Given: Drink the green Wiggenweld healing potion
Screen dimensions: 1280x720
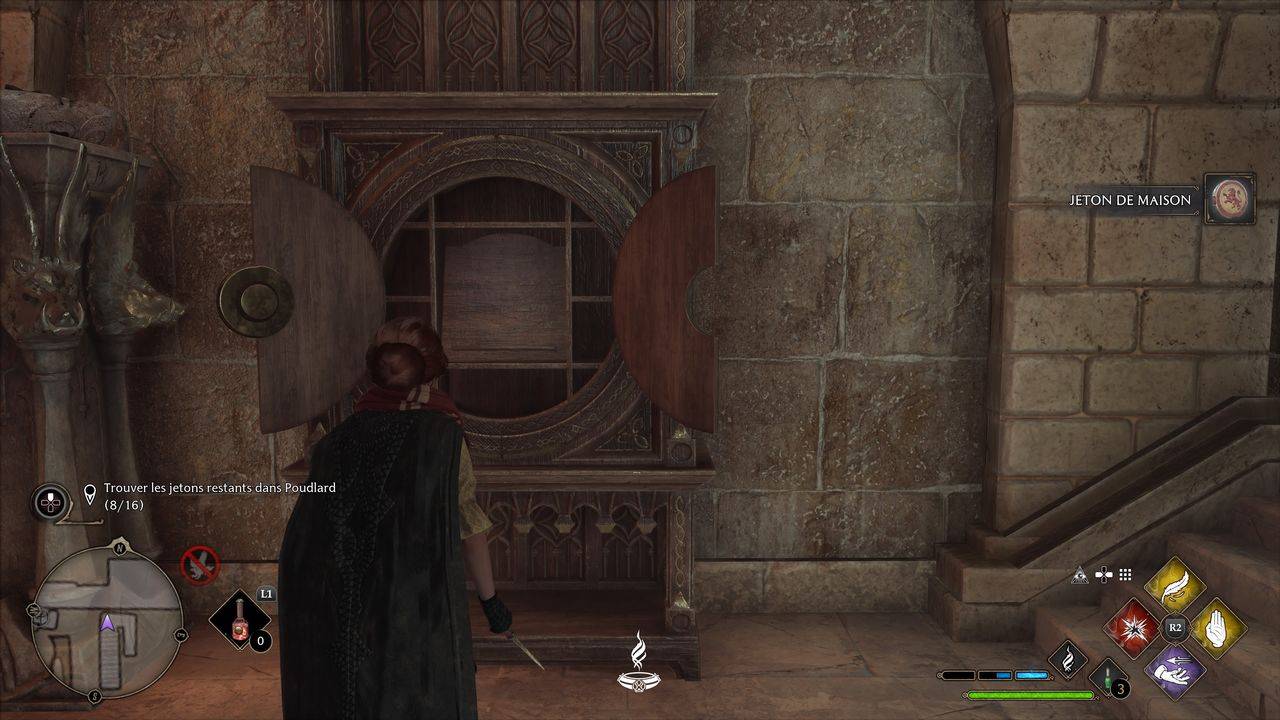Looking at the screenshot, I should click(x=1108, y=680).
